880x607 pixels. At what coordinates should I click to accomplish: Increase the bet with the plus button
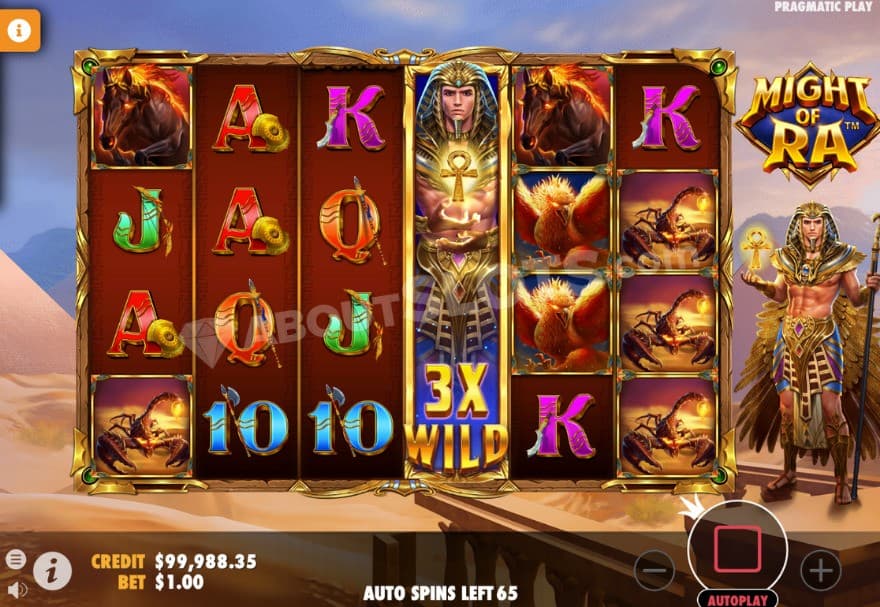(821, 570)
